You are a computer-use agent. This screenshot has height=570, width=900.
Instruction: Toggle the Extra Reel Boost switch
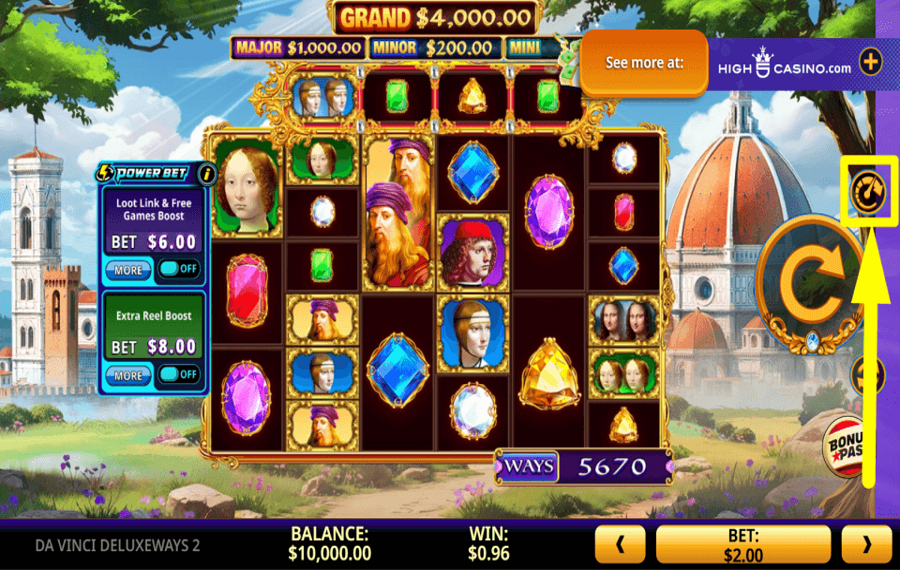point(180,374)
